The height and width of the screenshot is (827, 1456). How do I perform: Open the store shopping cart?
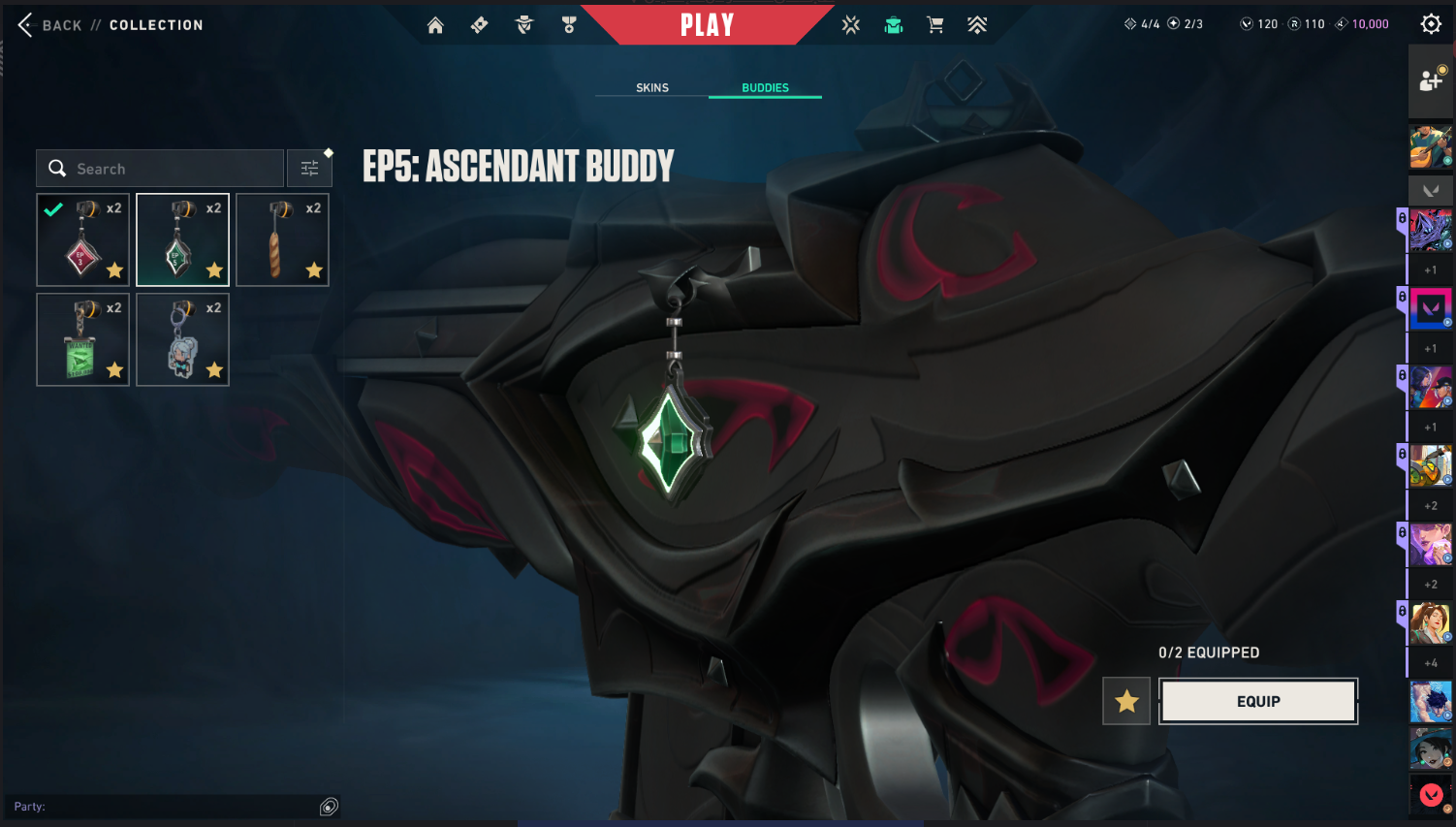tap(935, 25)
